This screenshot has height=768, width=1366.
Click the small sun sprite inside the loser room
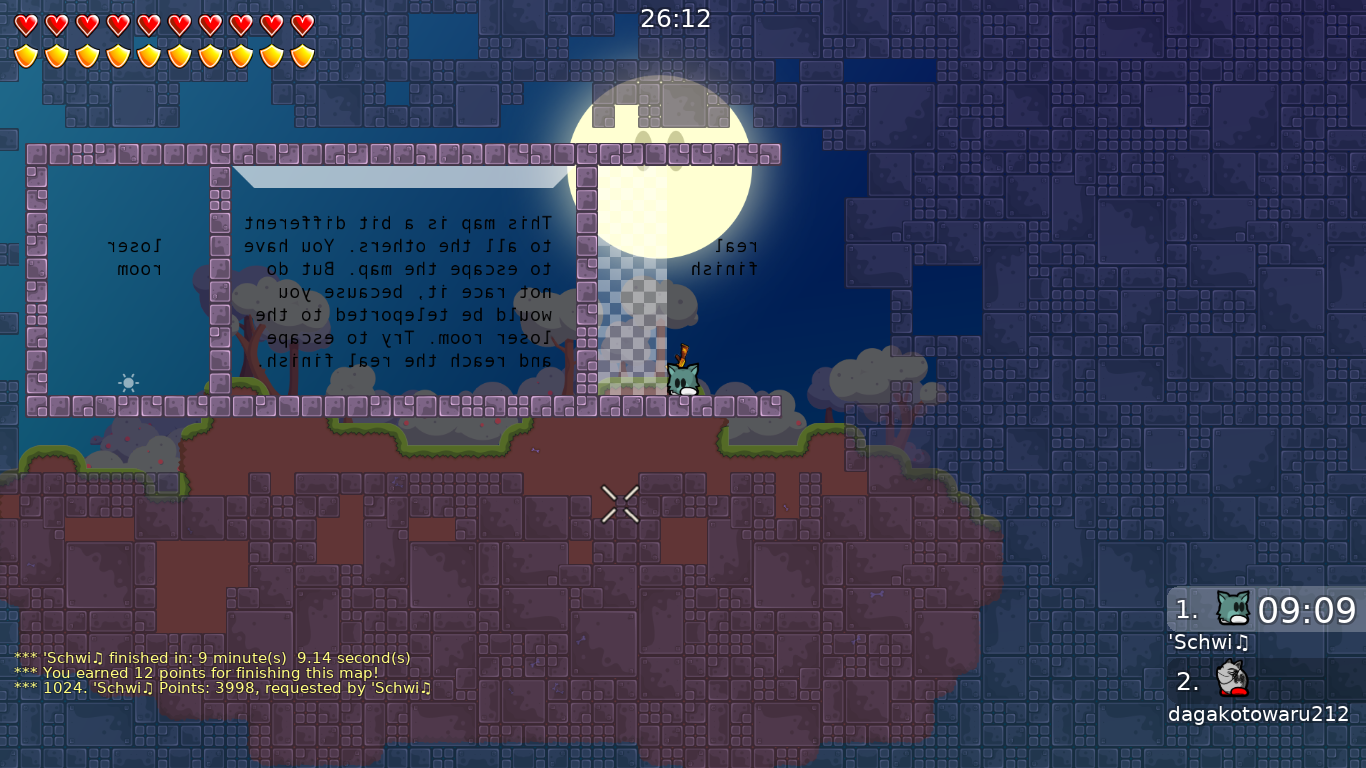[128, 383]
